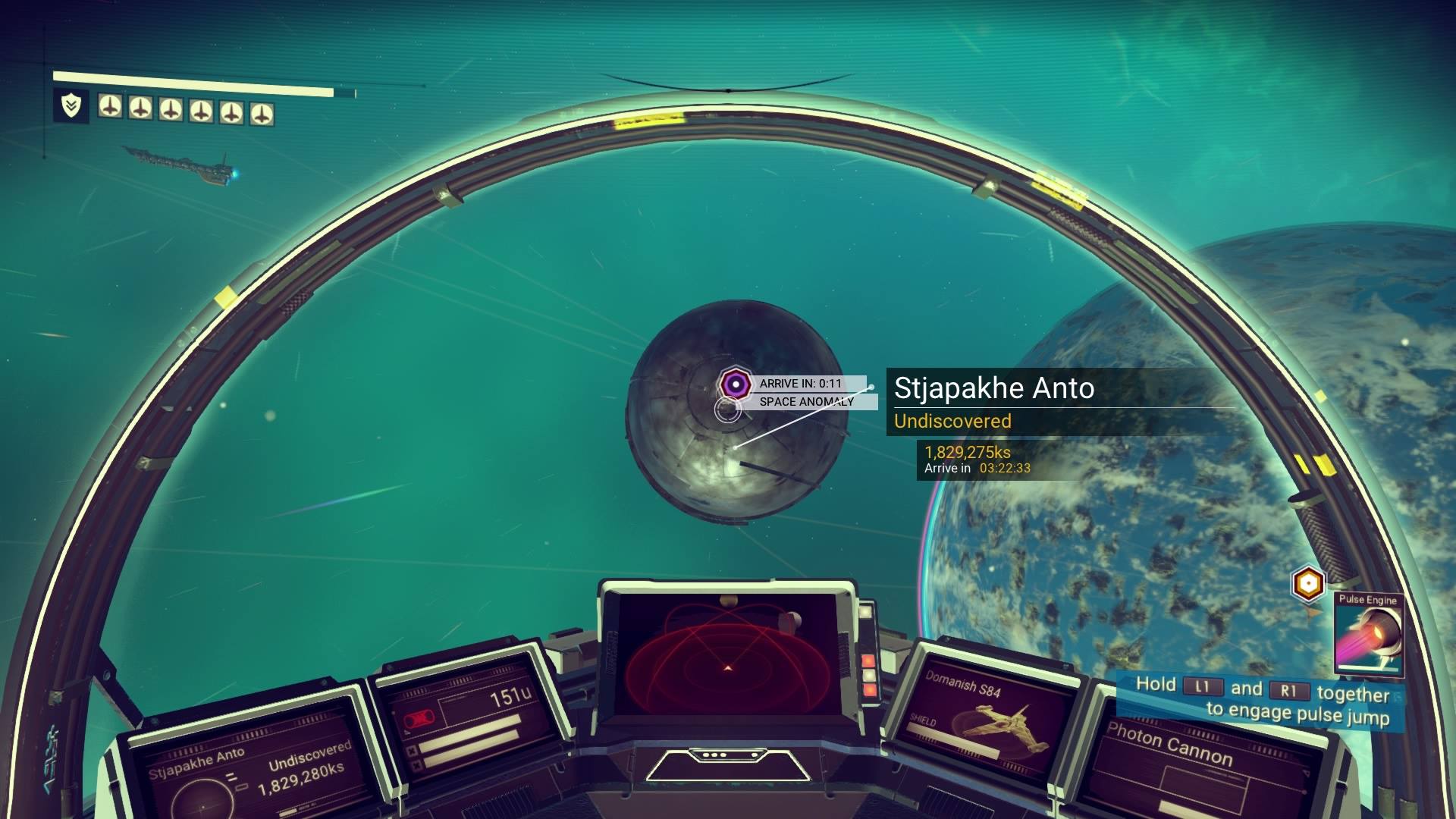Select the orange hexagon waypoint marker
This screenshot has height=819, width=1456.
click(1307, 584)
